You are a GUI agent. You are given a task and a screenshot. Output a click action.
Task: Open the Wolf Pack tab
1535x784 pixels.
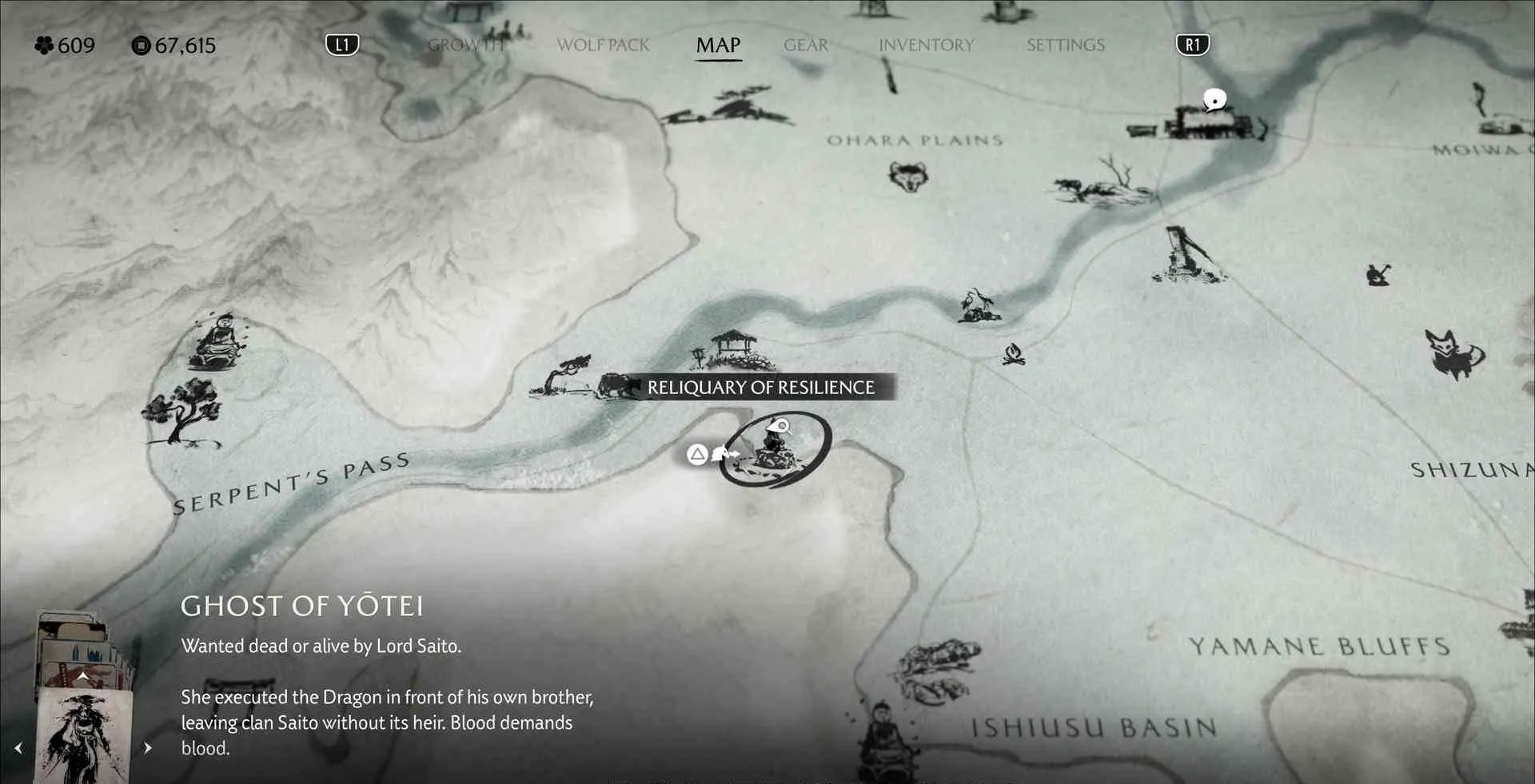click(x=603, y=45)
